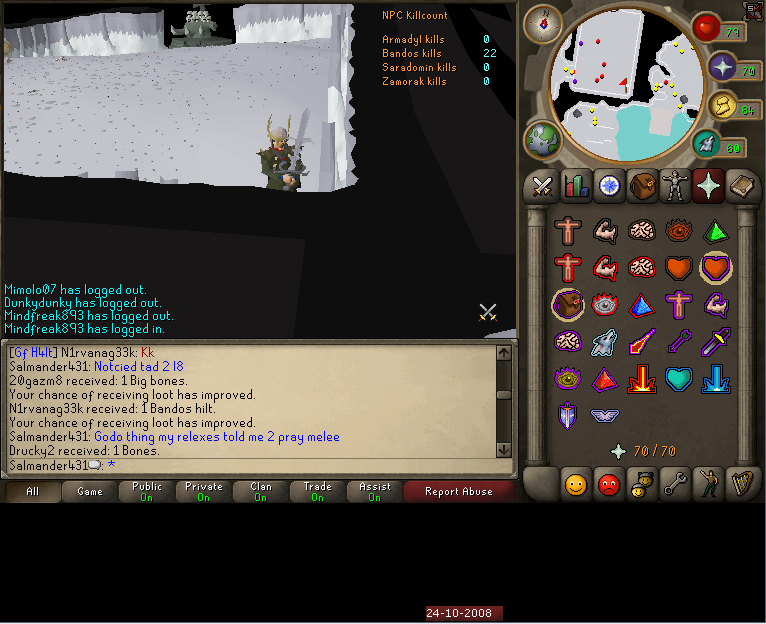Open the combat styles tab
This screenshot has width=766, height=624.
pyautogui.click(x=543, y=186)
